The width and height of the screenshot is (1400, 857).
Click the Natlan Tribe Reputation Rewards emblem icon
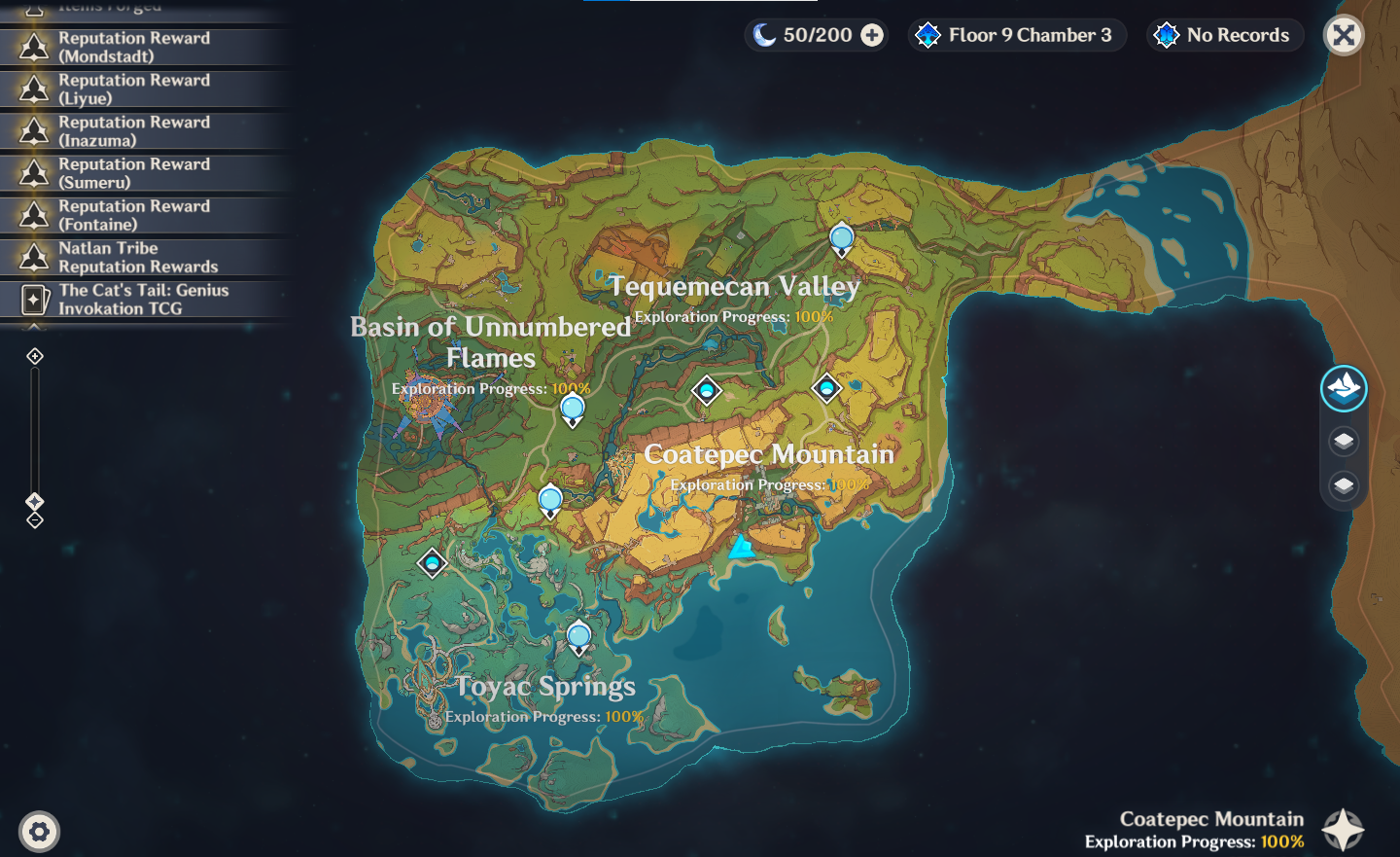(x=33, y=257)
